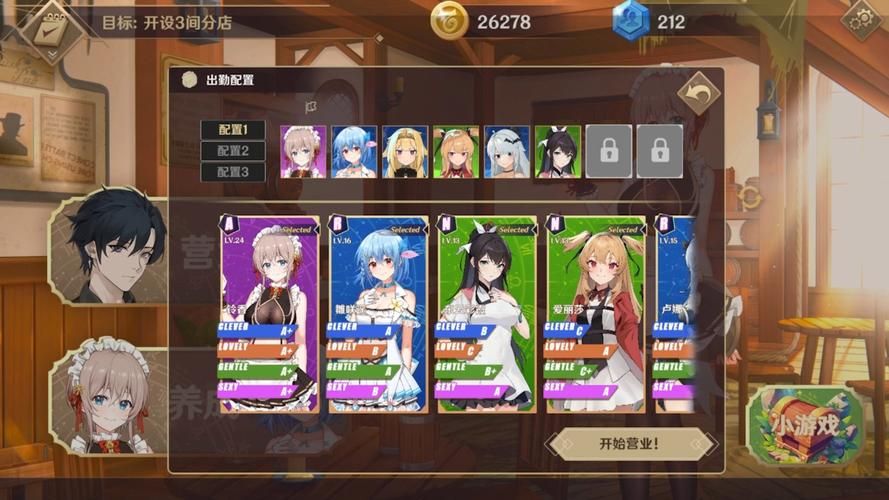Open settings with the gear icon

tap(861, 19)
